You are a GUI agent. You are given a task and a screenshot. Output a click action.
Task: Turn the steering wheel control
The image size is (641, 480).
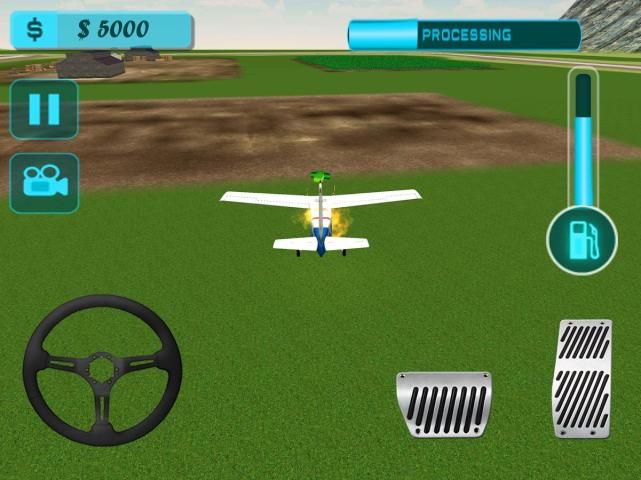102,369
